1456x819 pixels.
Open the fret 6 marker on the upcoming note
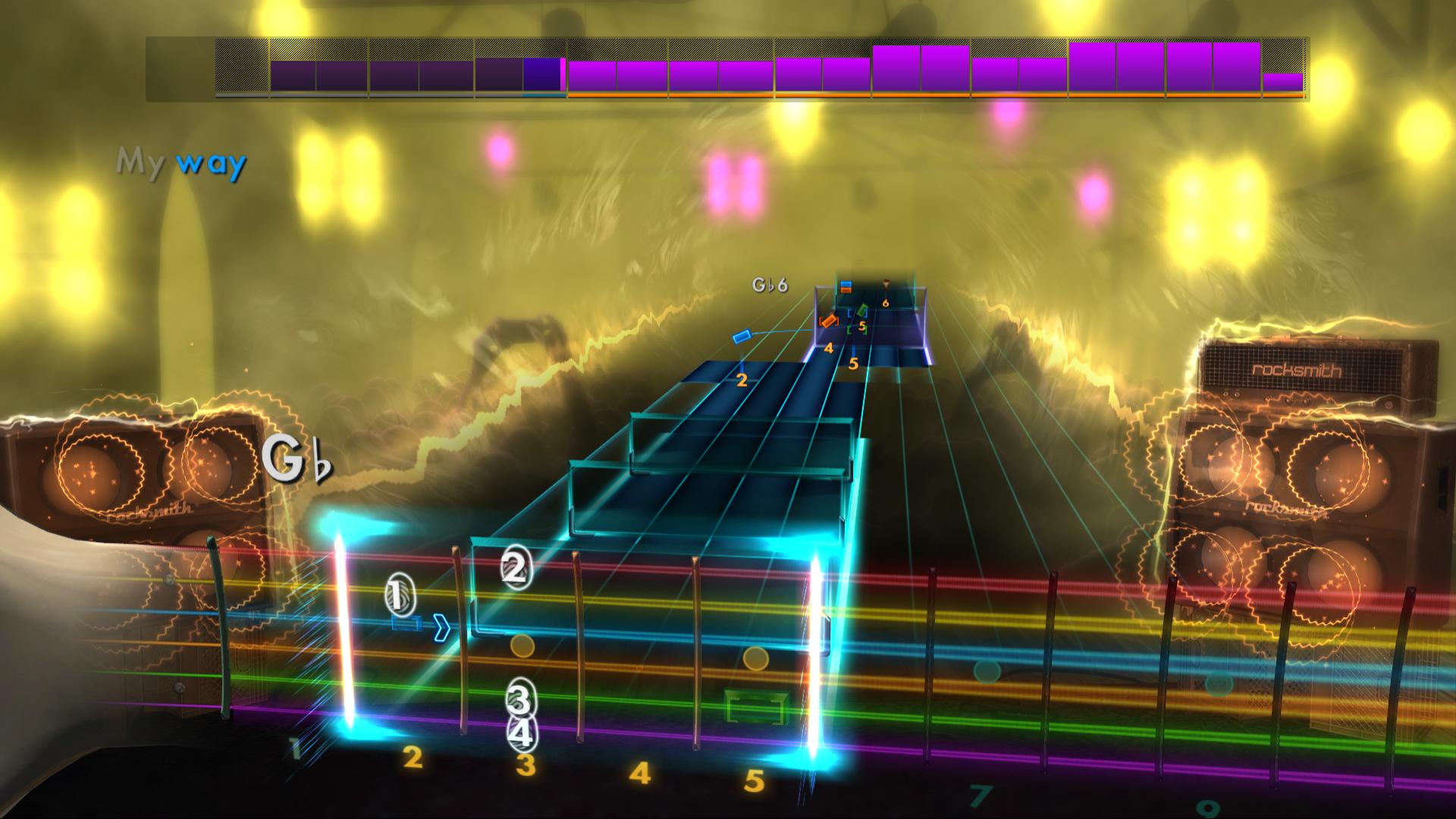pyautogui.click(x=886, y=303)
